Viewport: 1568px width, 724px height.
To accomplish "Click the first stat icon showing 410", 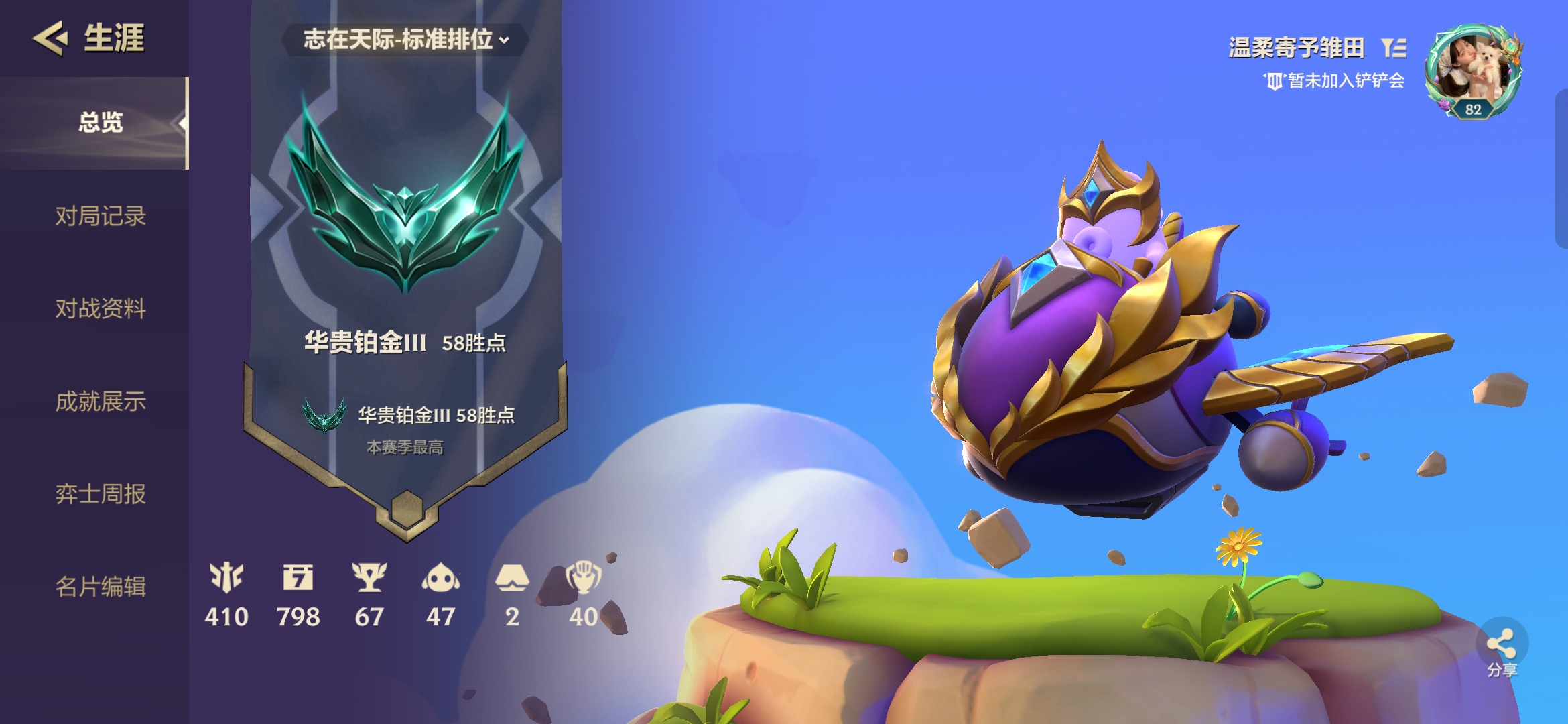I will click(226, 577).
